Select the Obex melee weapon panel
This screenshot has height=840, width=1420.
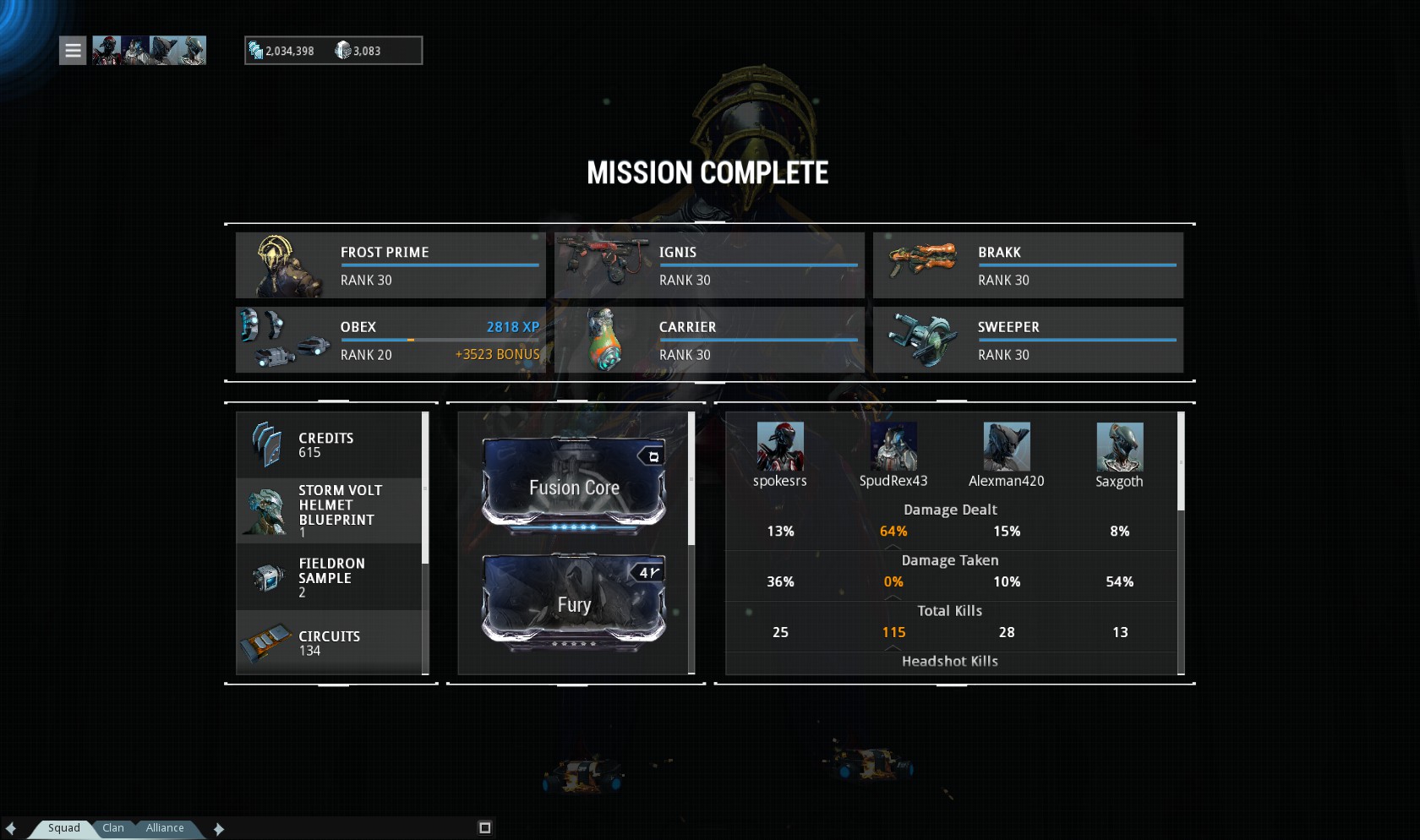click(390, 340)
